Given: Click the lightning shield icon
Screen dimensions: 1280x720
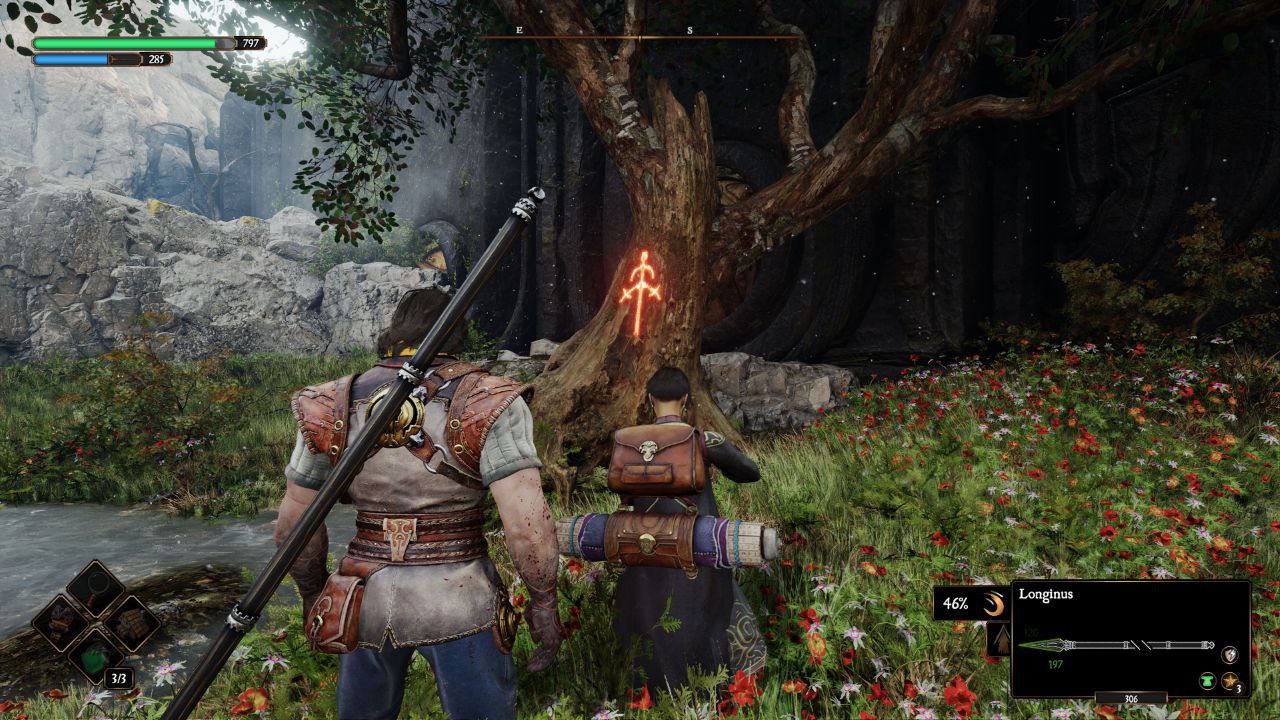Looking at the screenshot, I should 1230,654.
